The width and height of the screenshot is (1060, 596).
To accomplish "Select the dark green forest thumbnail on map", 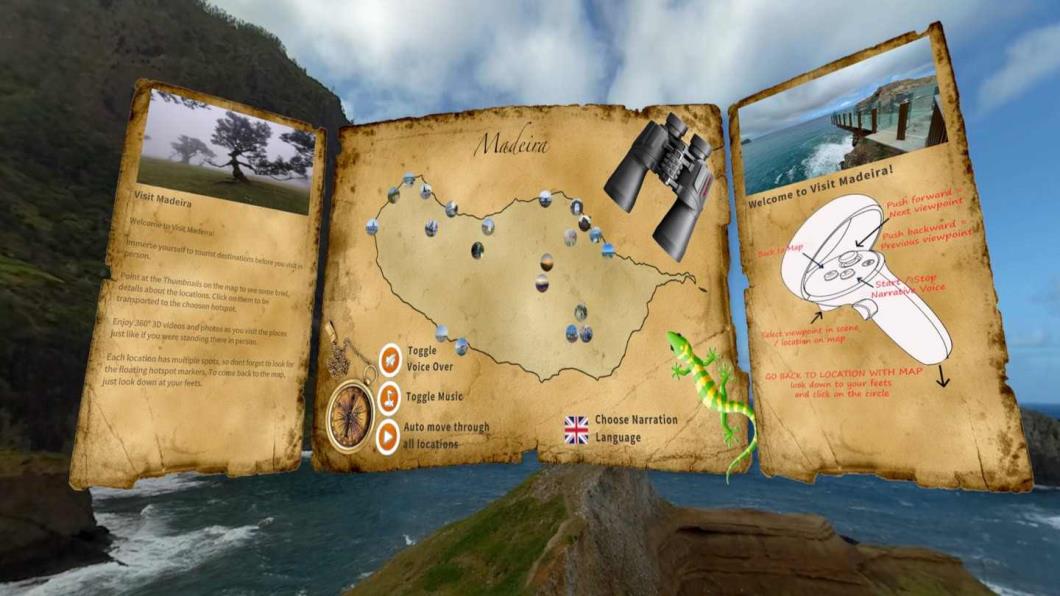I will [478, 251].
